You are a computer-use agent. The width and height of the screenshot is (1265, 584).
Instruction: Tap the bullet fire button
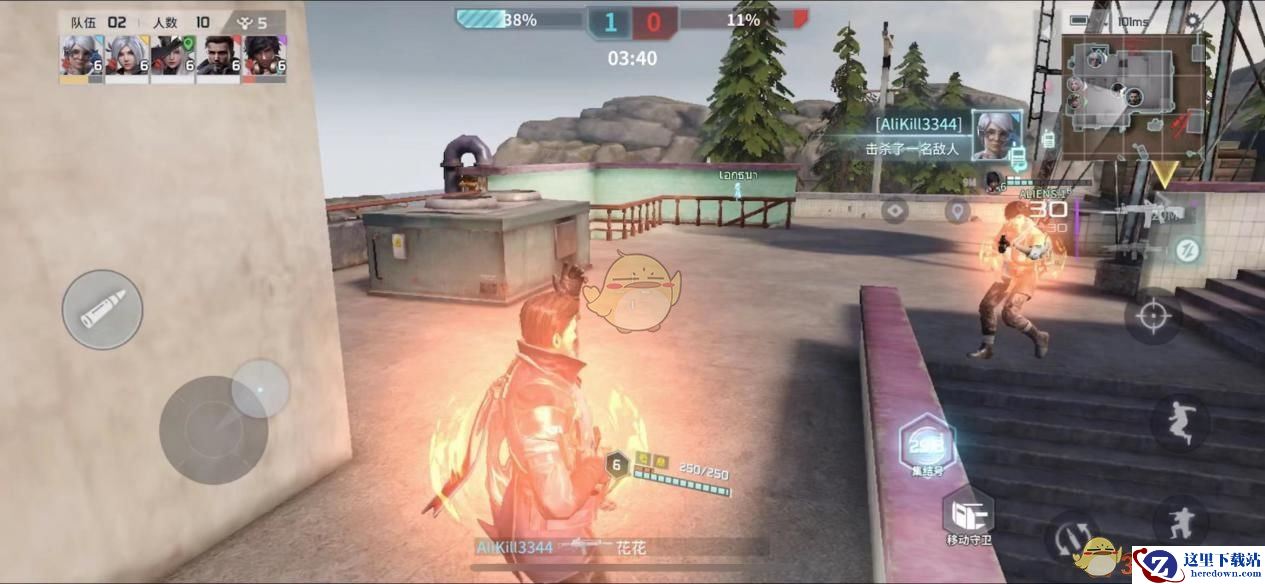tap(102, 310)
